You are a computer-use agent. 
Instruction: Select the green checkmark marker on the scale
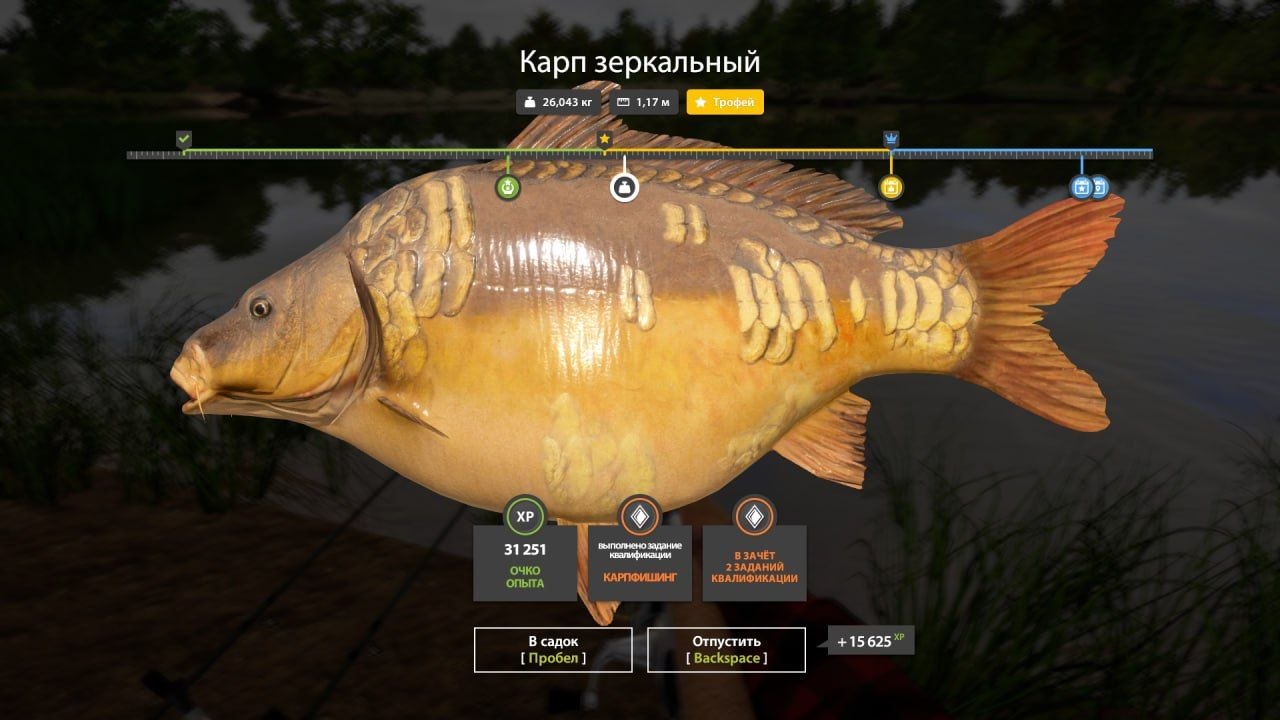(184, 139)
